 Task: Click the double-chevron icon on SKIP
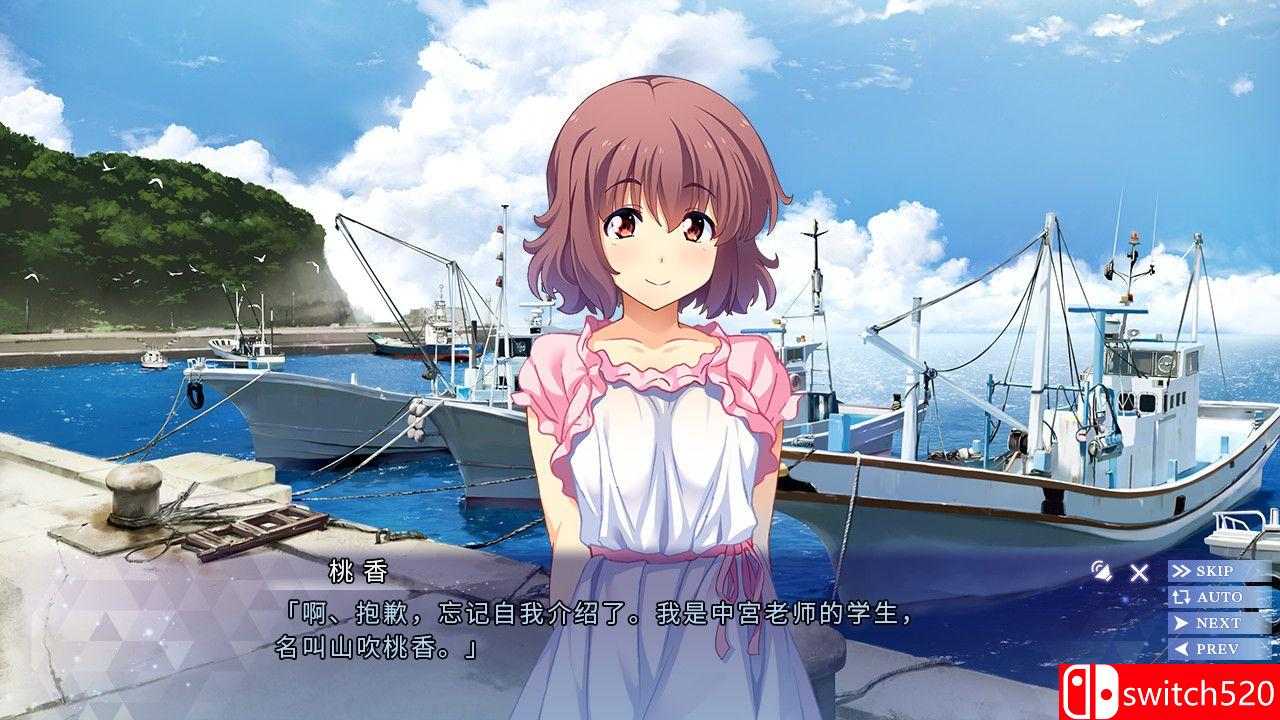(x=1181, y=571)
